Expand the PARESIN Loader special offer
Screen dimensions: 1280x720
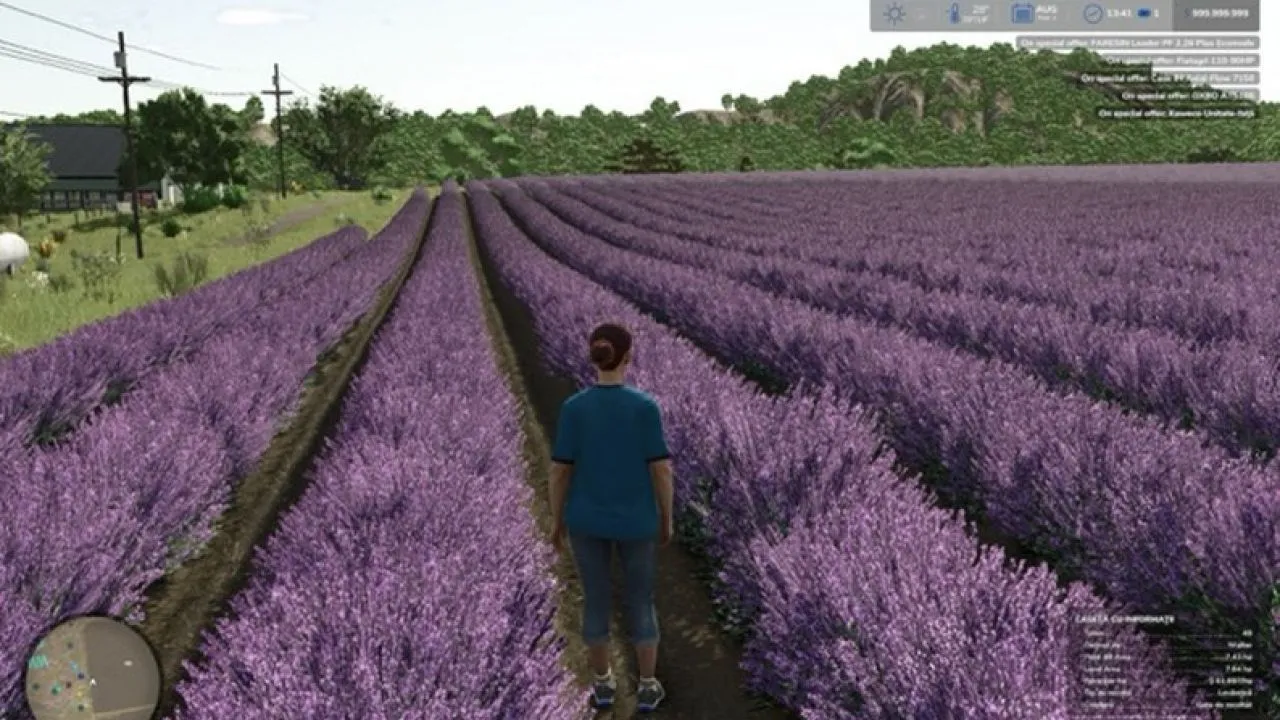[1141, 44]
